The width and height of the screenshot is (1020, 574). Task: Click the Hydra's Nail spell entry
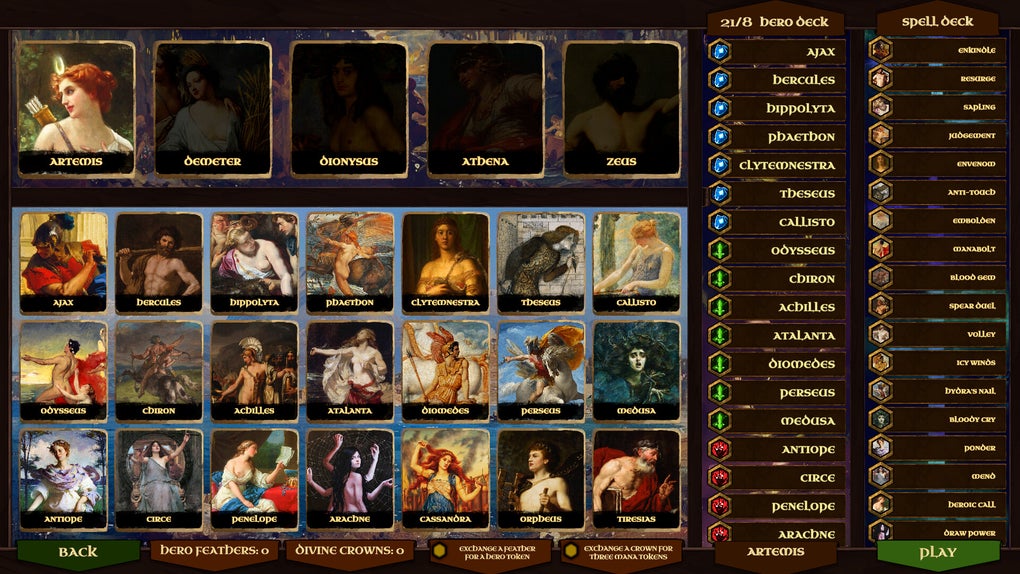[x=934, y=391]
